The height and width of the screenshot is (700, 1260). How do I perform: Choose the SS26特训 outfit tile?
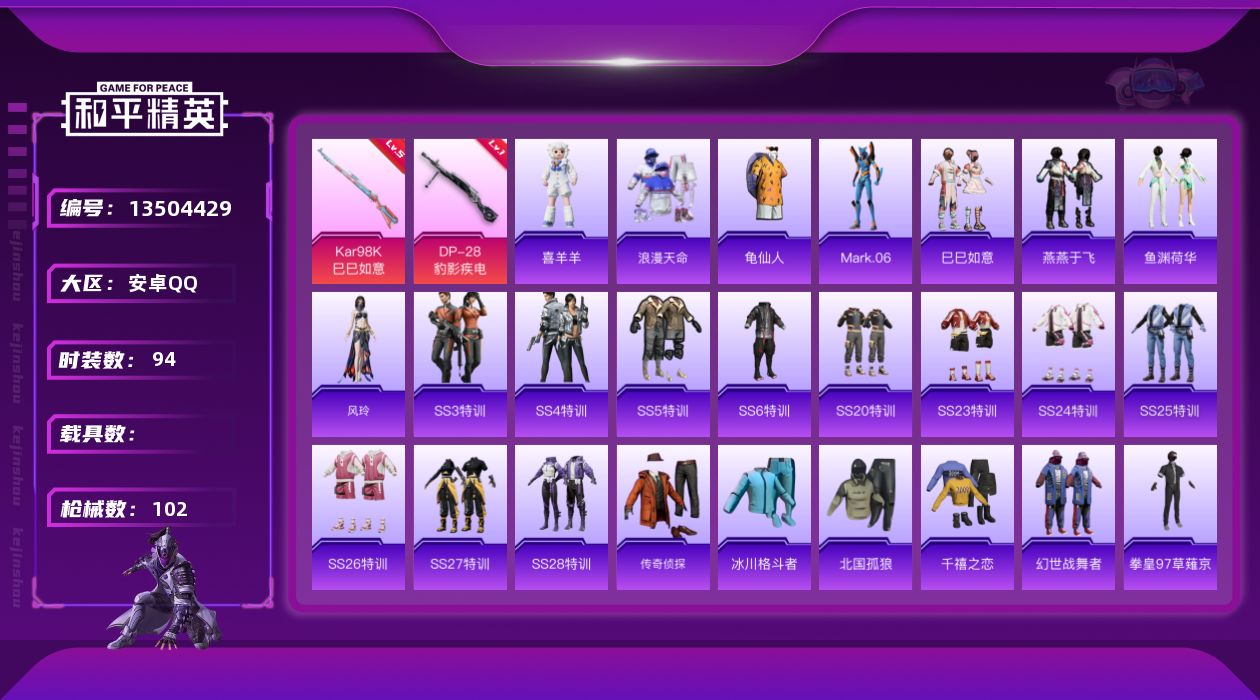click(358, 517)
